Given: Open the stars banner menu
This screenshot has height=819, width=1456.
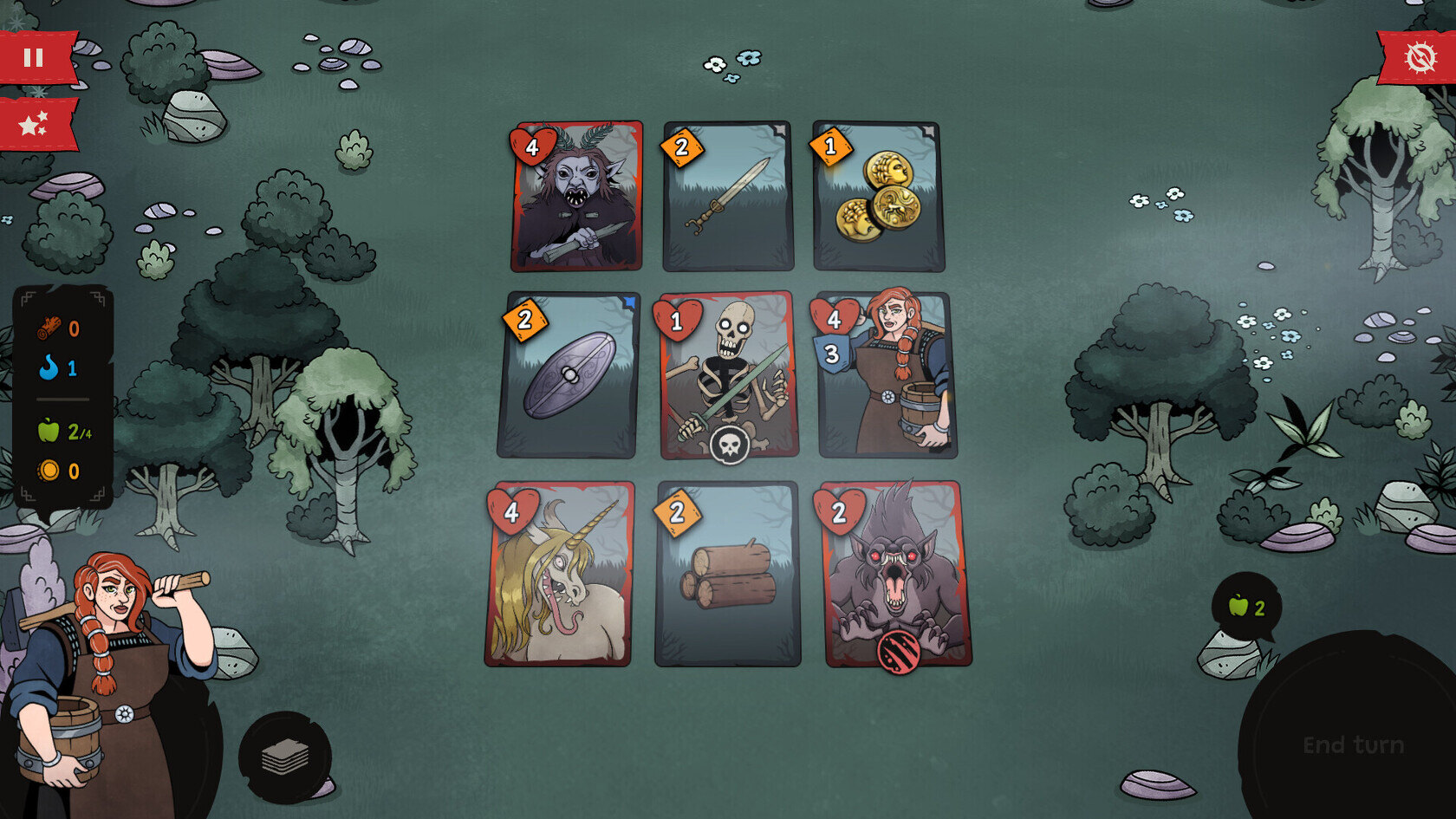Looking at the screenshot, I should [x=35, y=125].
